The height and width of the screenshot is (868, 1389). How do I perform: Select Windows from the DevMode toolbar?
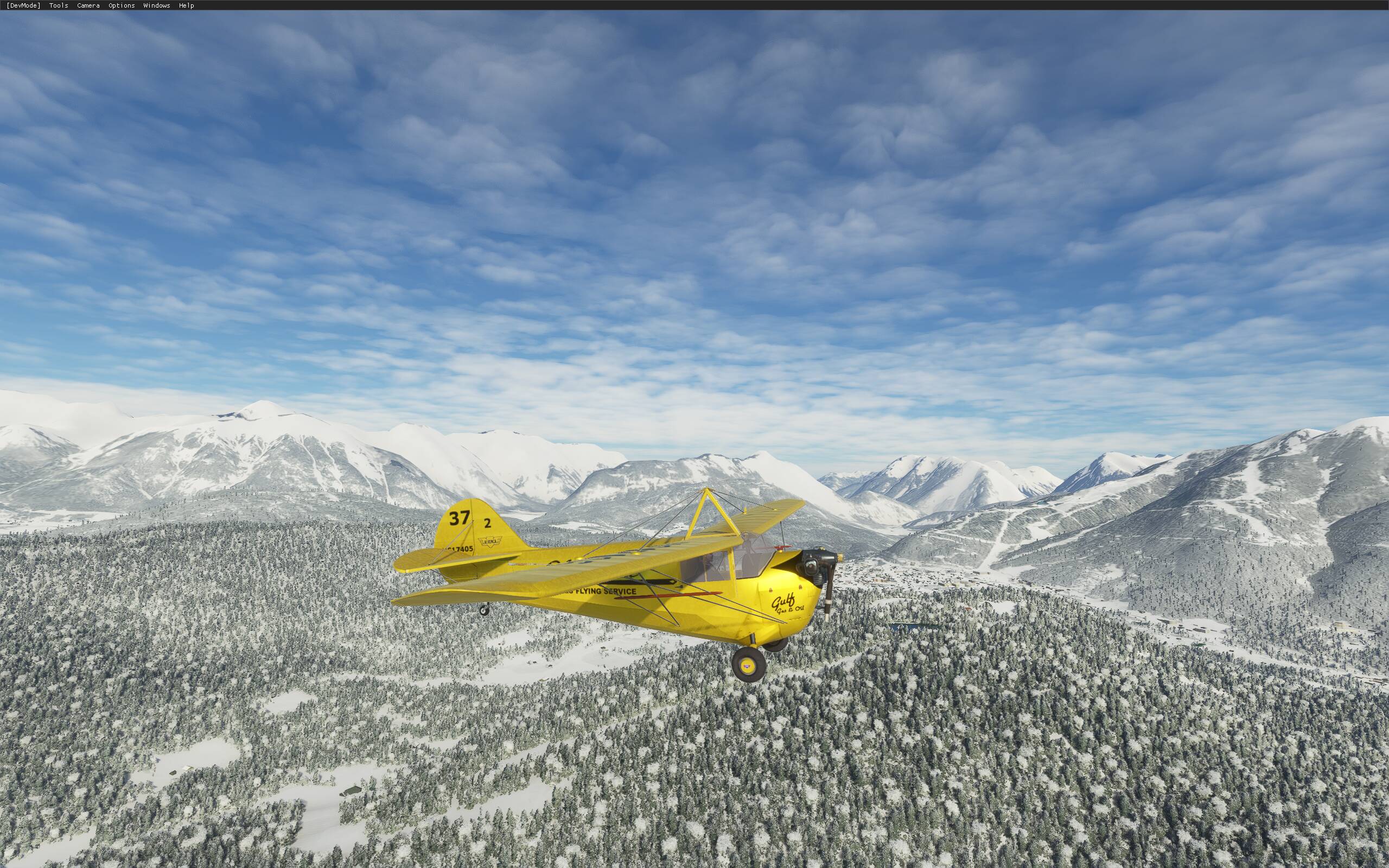(156, 5)
